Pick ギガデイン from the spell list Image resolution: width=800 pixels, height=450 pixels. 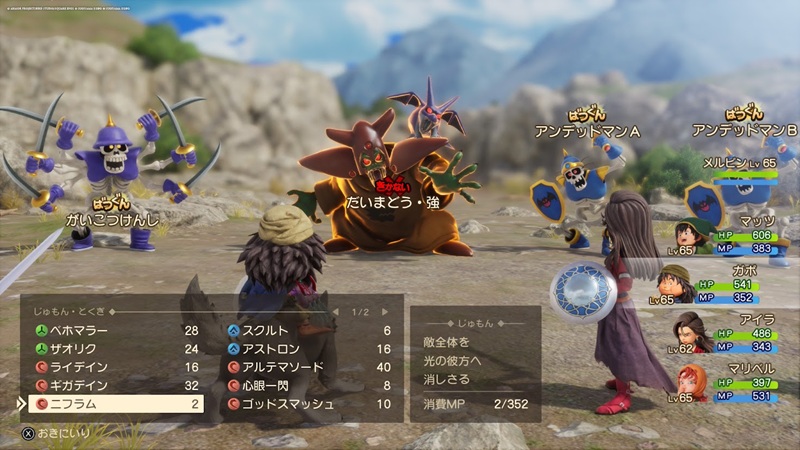tap(110, 385)
